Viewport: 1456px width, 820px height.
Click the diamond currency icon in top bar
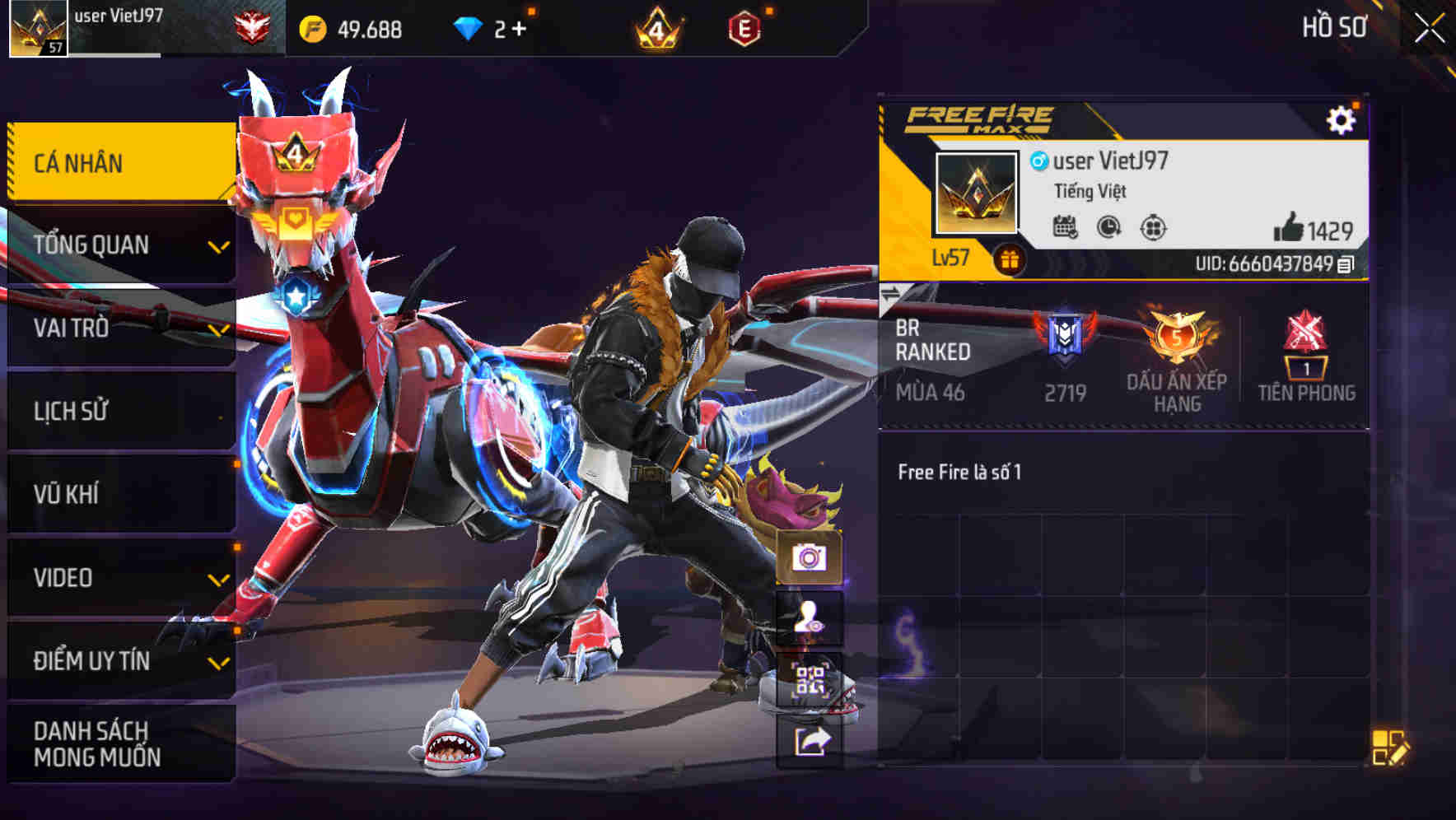pyautogui.click(x=469, y=28)
